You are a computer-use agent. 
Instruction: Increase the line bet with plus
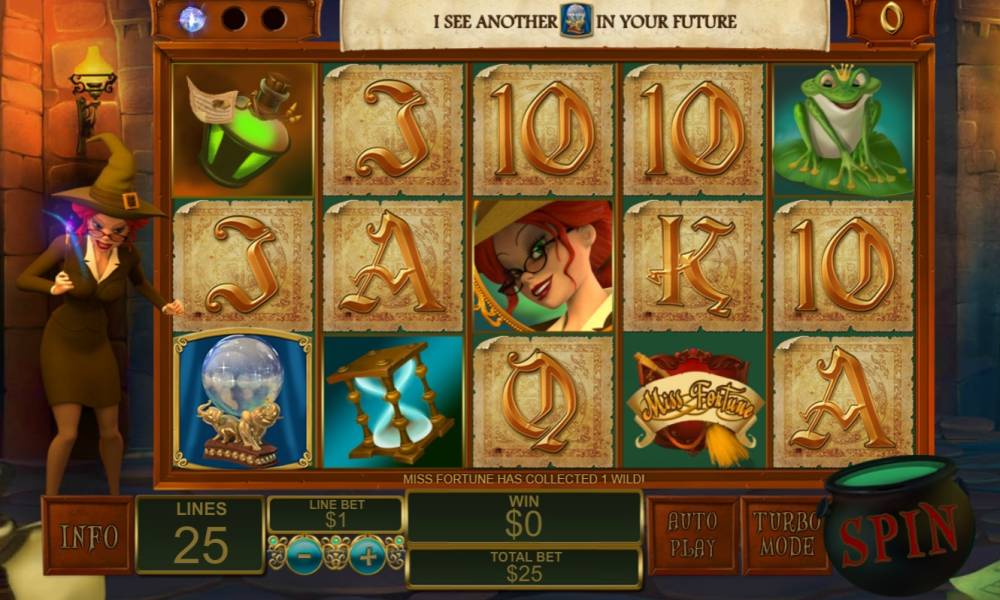pyautogui.click(x=367, y=555)
